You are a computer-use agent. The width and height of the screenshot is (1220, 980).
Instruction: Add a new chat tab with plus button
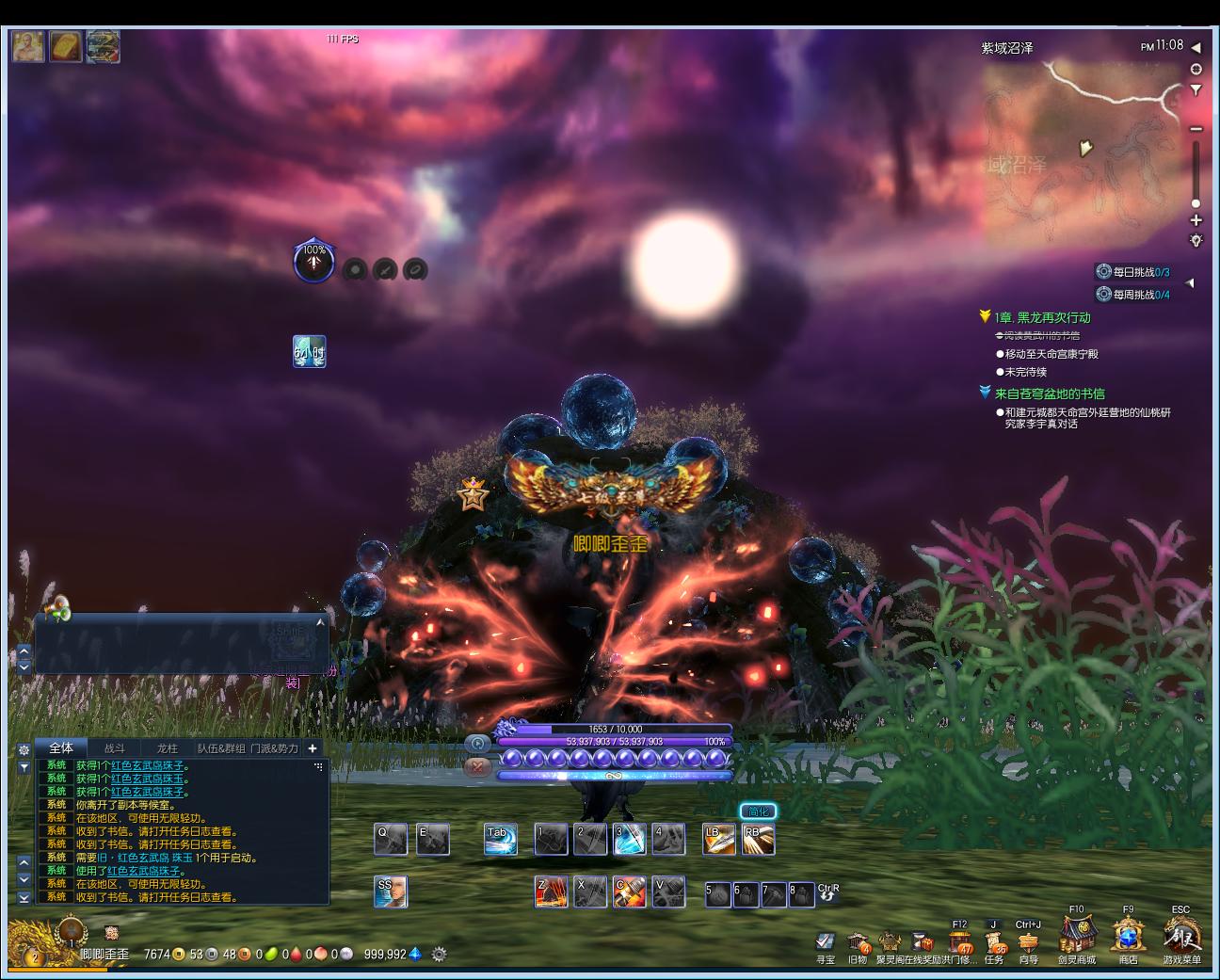pyautogui.click(x=313, y=748)
